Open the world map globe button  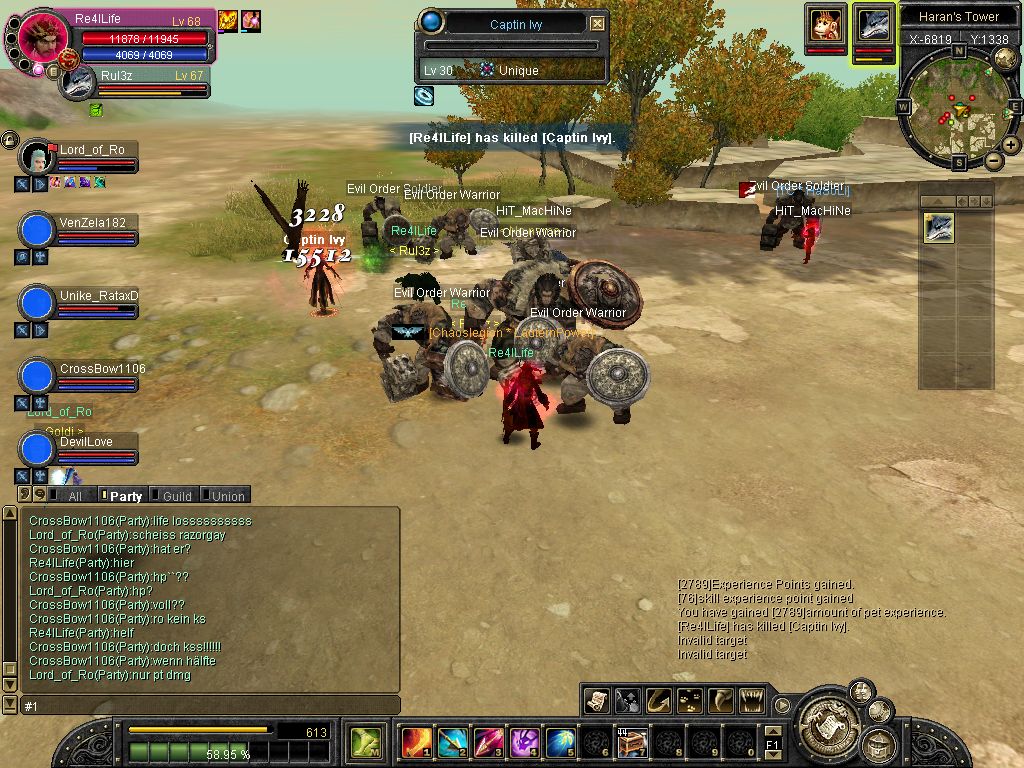(1005, 60)
